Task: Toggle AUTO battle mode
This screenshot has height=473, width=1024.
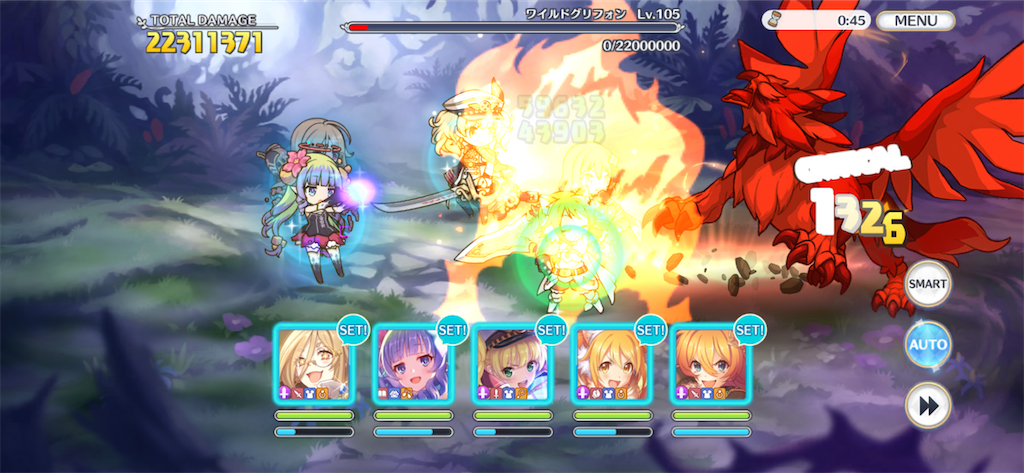Action: (x=927, y=345)
